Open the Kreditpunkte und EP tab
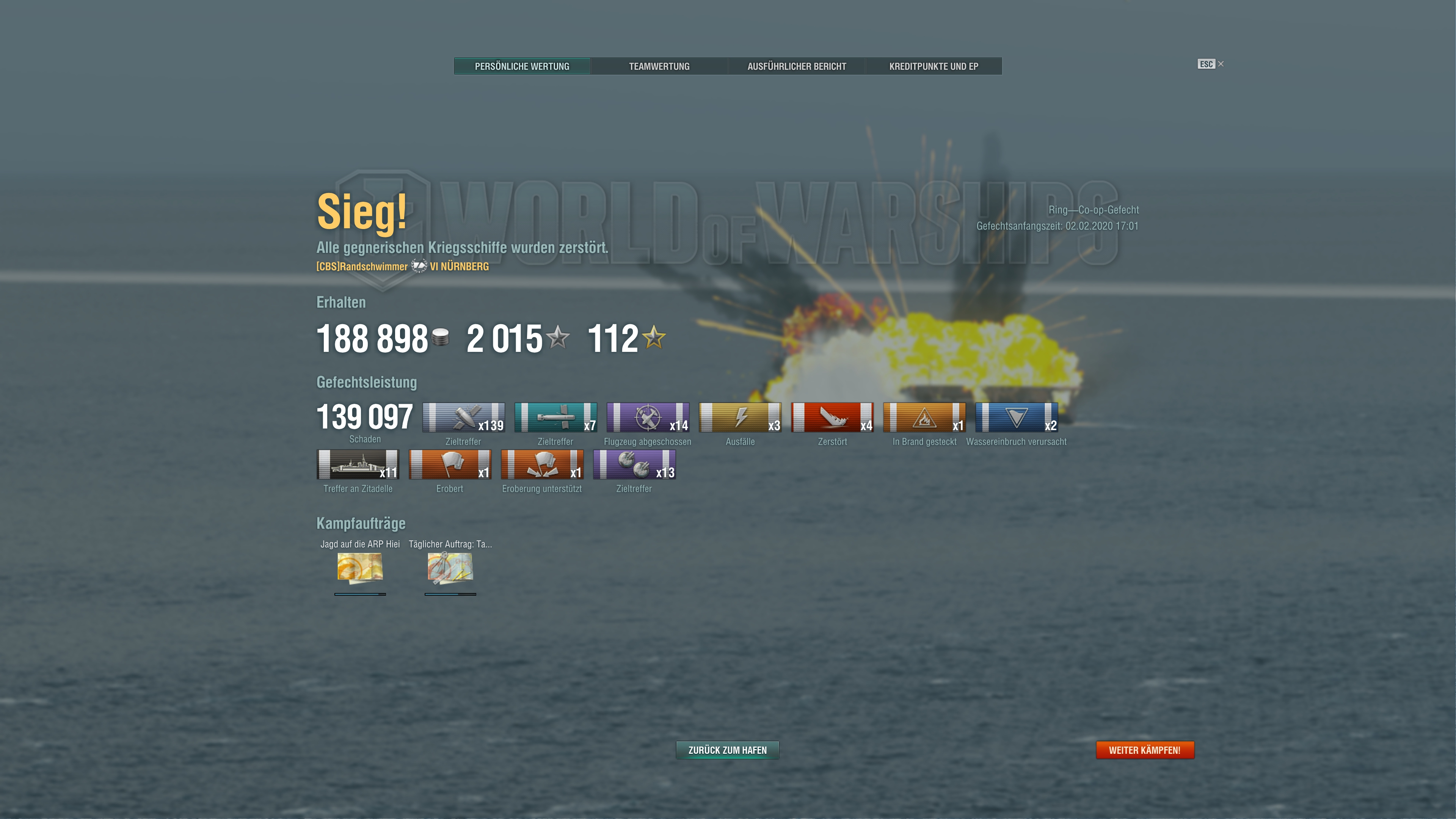 click(934, 66)
